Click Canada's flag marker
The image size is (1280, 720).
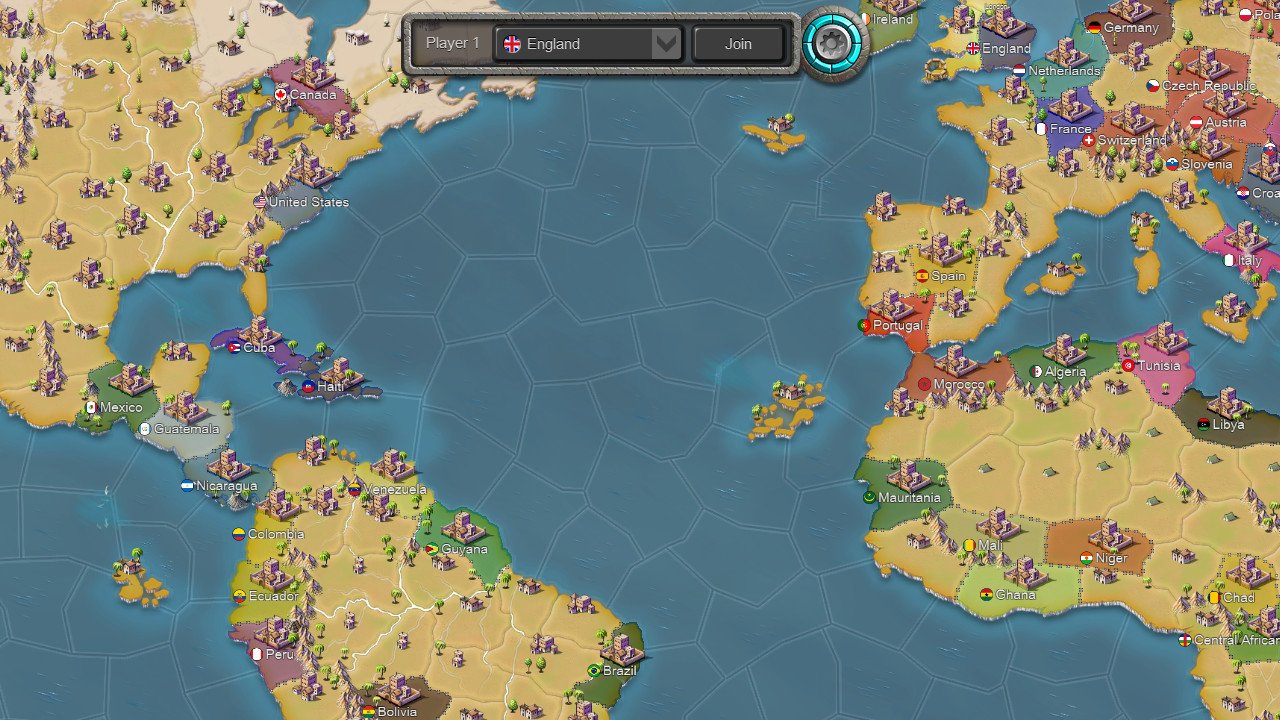279,95
